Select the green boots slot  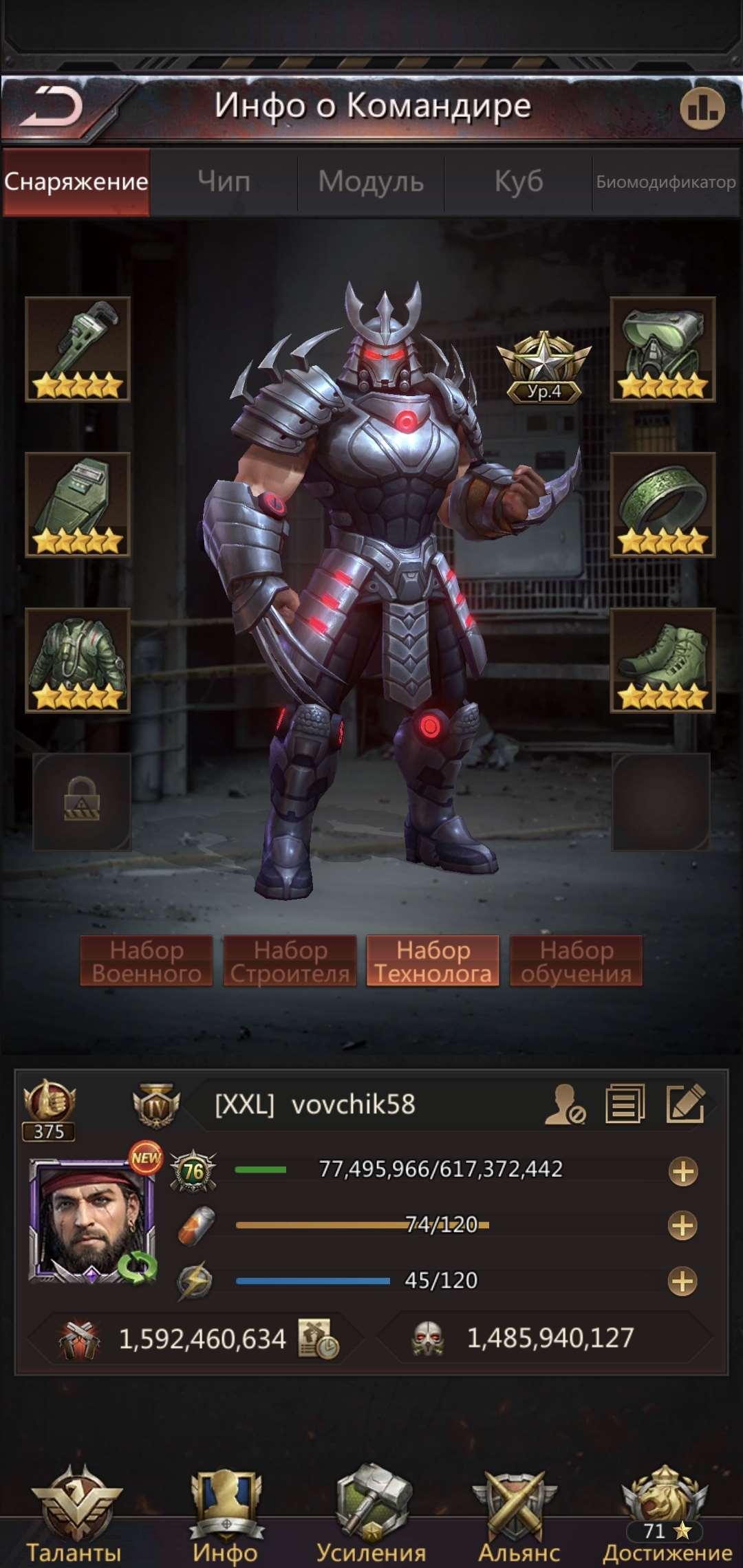(x=663, y=660)
